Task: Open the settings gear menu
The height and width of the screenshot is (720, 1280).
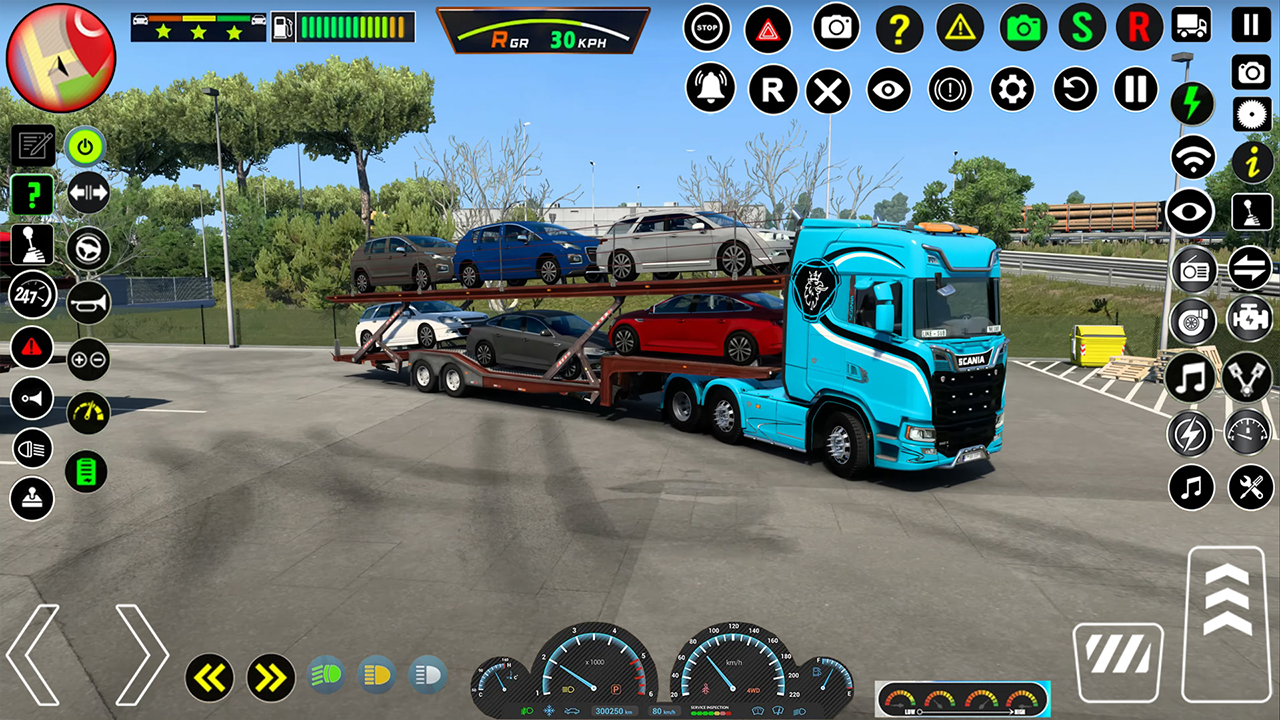Action: tap(1012, 89)
